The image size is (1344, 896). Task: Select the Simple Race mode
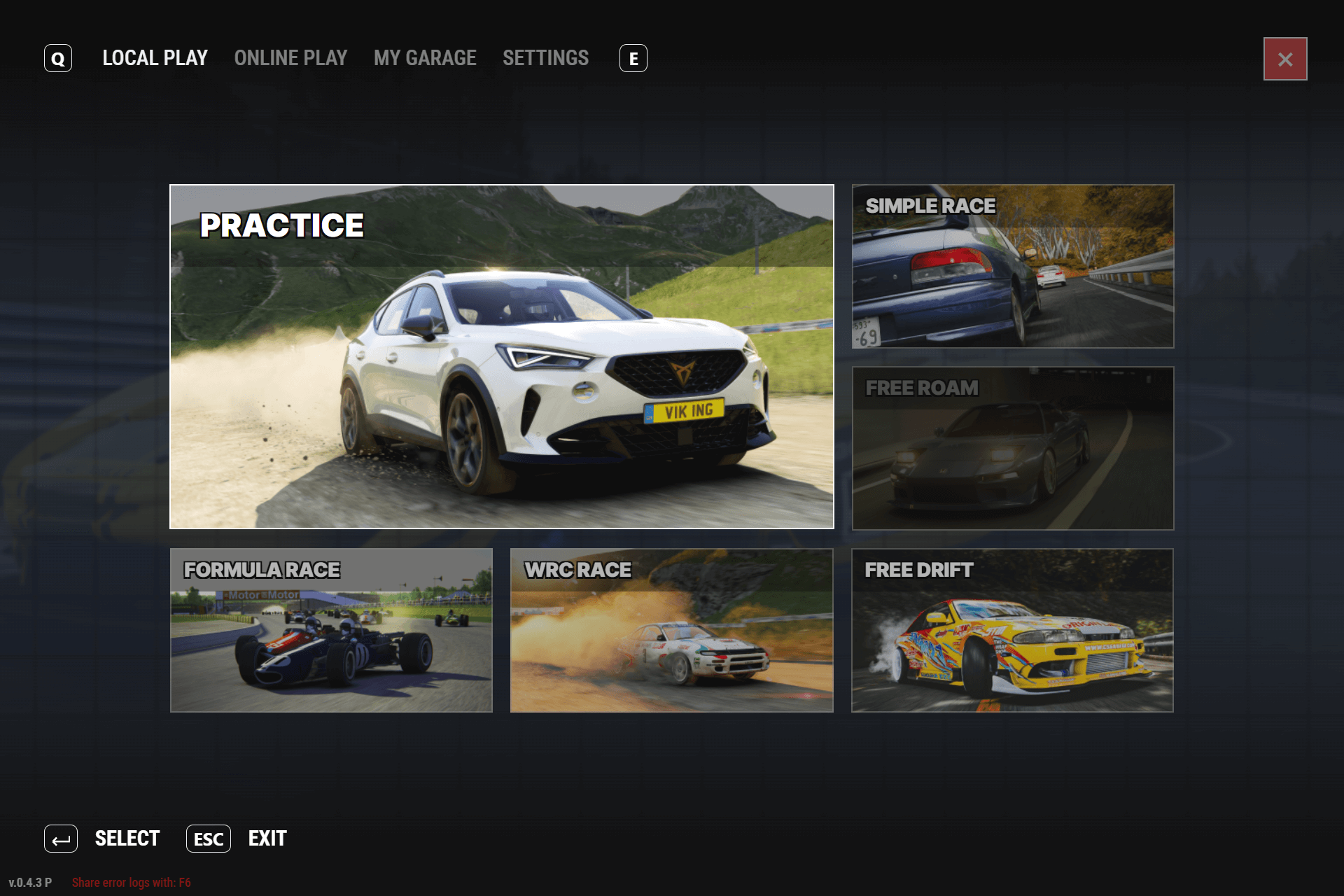(1012, 266)
